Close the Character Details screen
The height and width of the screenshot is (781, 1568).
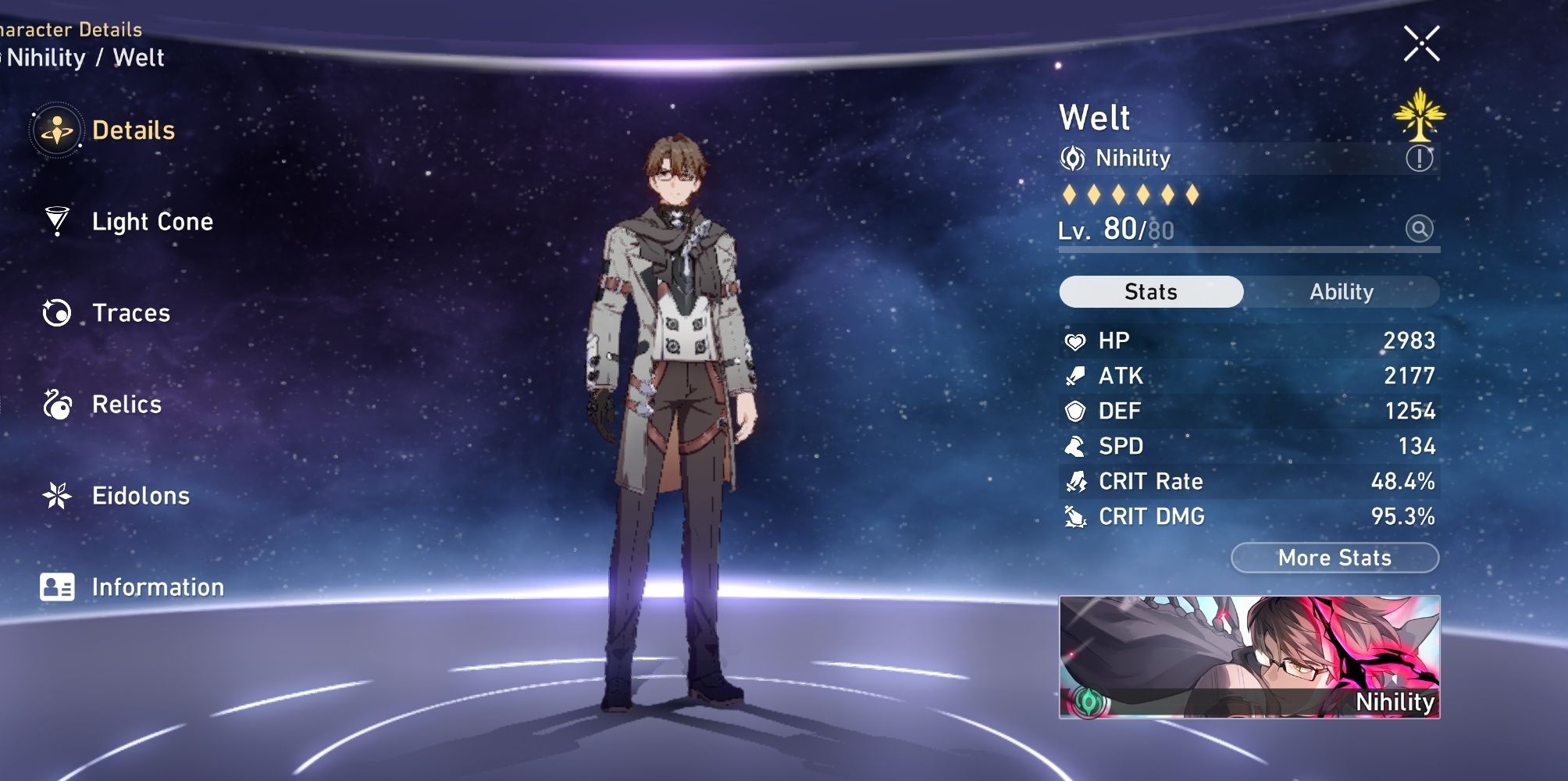tap(1421, 43)
